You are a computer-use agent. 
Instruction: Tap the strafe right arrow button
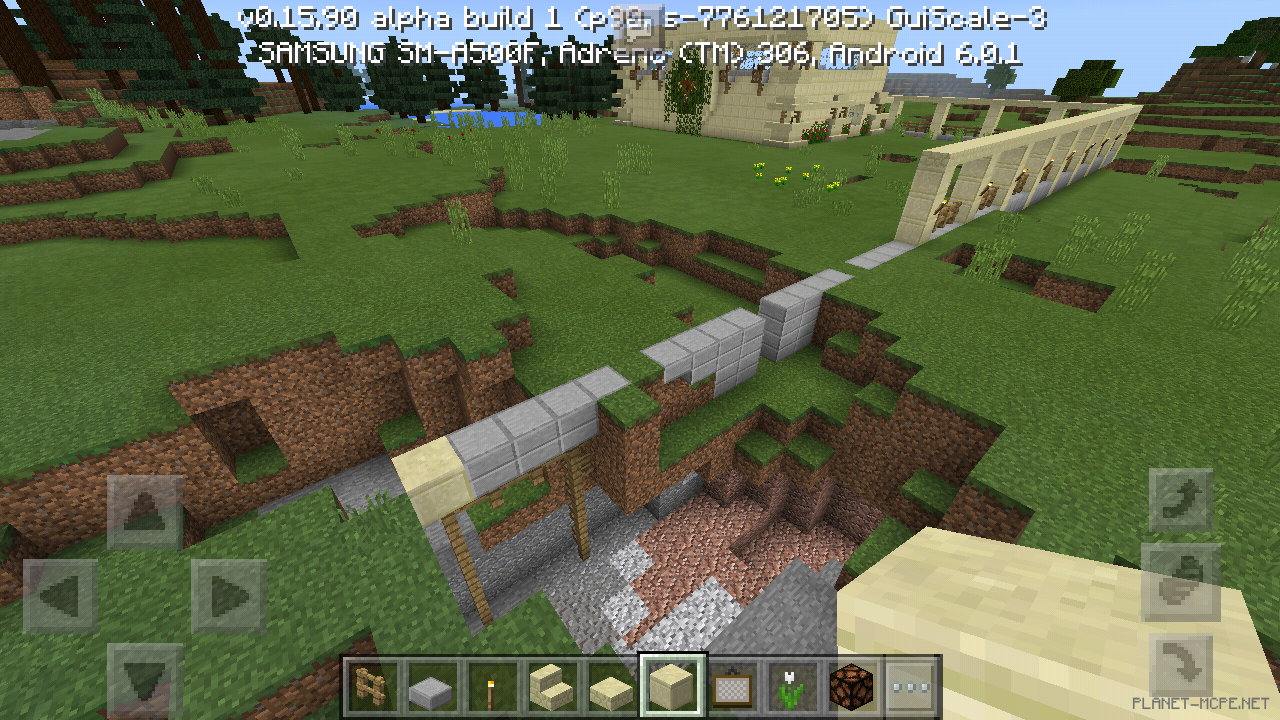pyautogui.click(x=228, y=596)
